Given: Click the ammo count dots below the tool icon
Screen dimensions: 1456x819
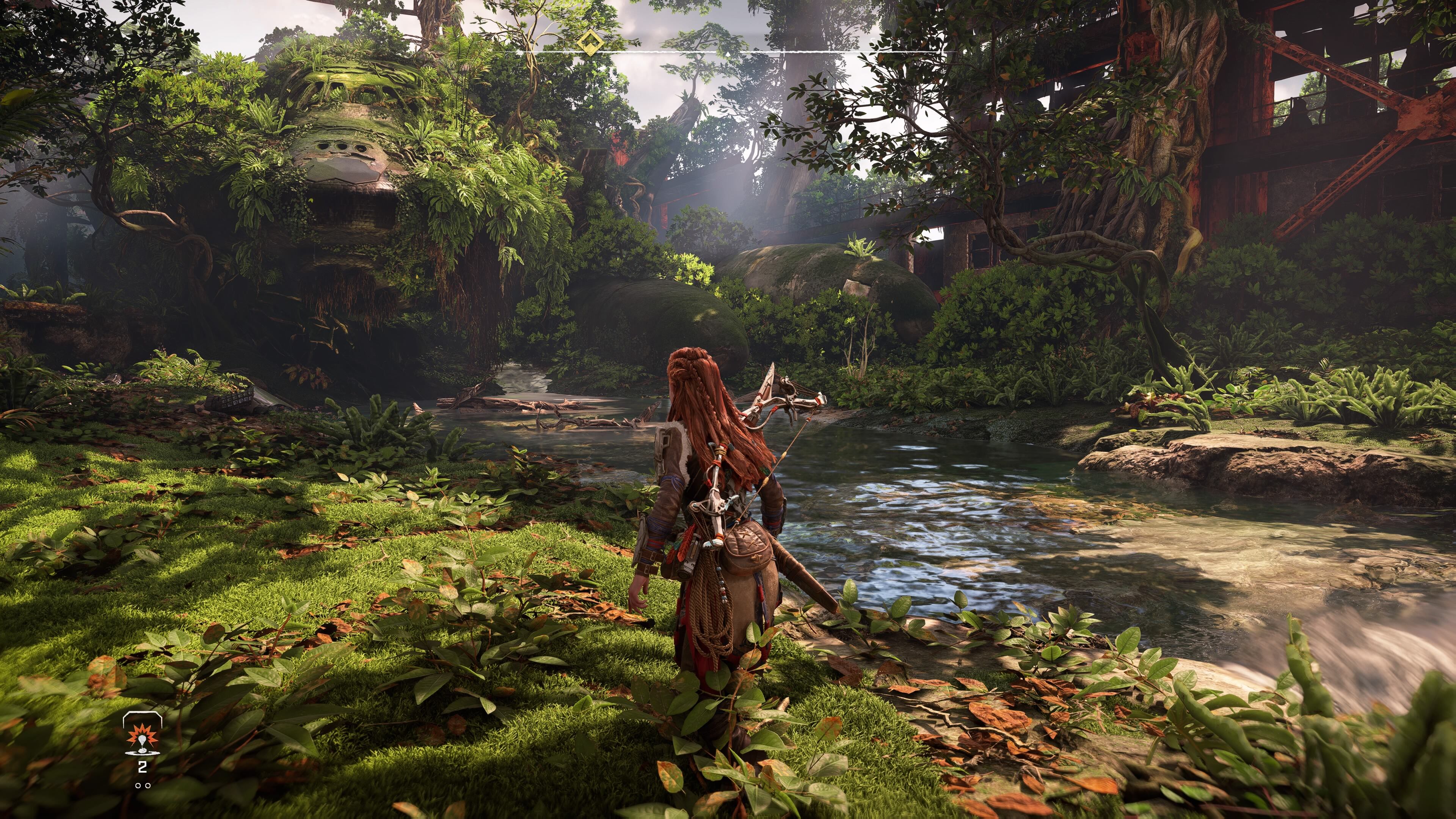Looking at the screenshot, I should tap(143, 786).
